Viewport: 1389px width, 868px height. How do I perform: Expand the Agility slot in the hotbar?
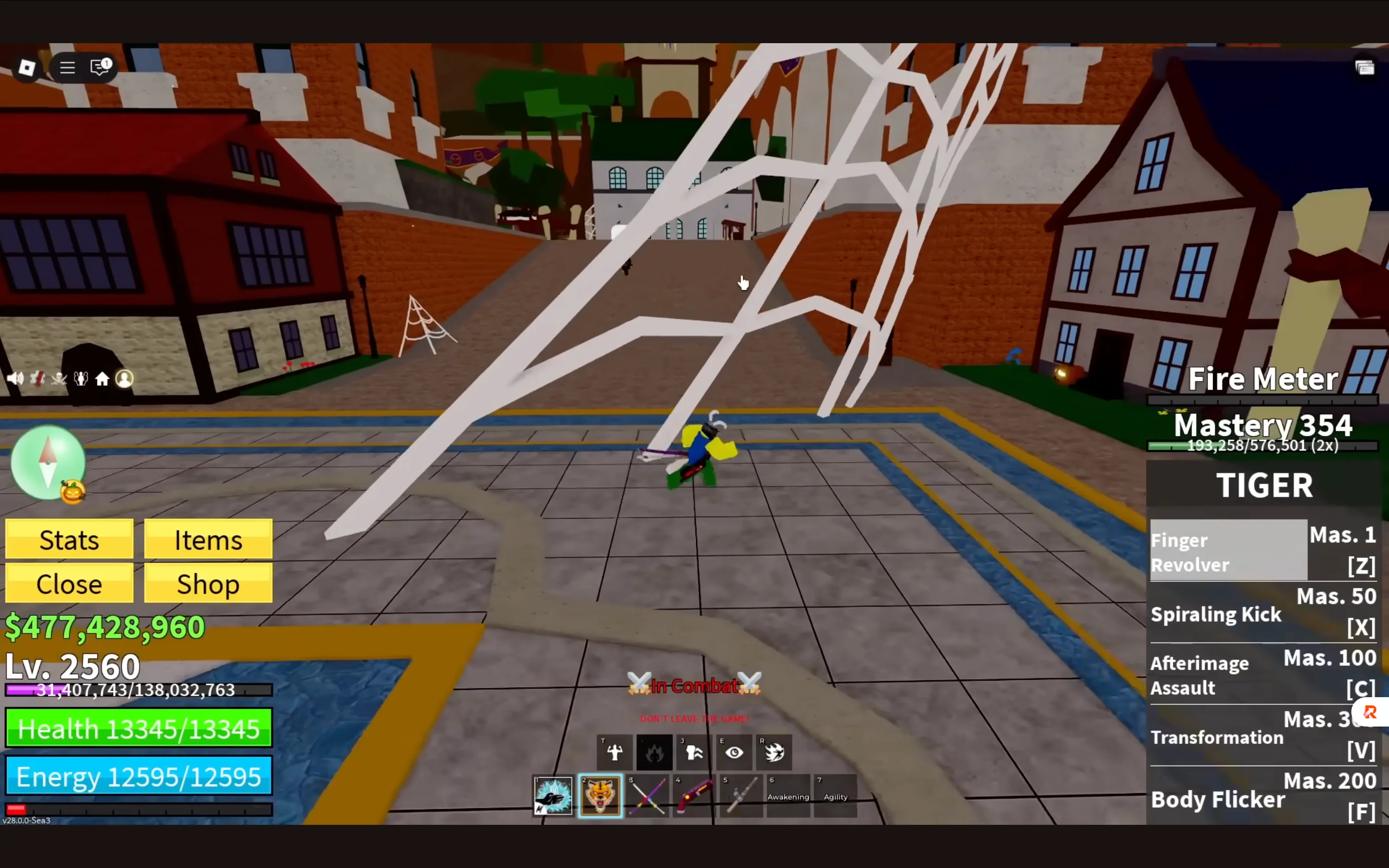coord(836,796)
